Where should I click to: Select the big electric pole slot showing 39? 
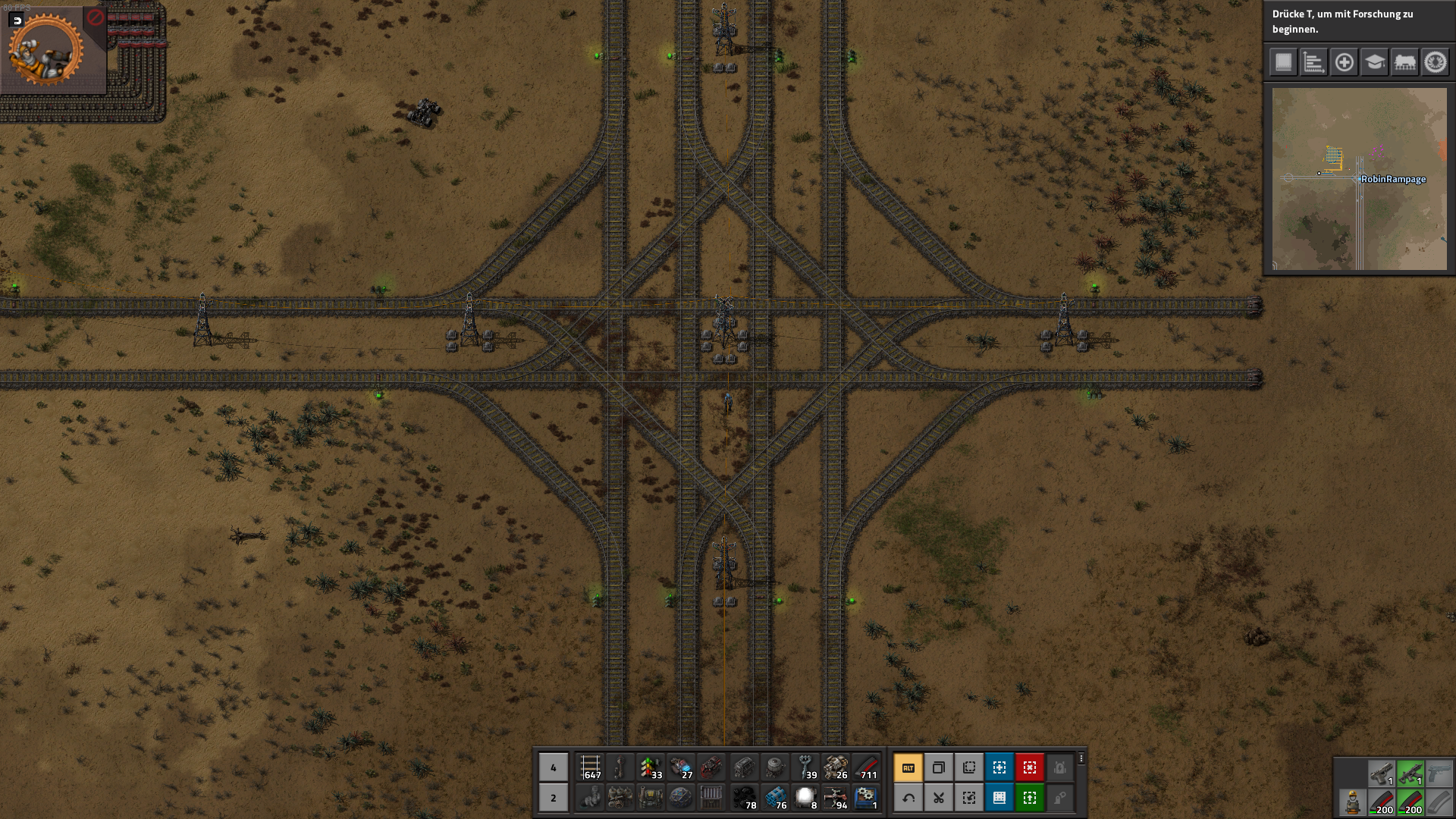coord(805,767)
